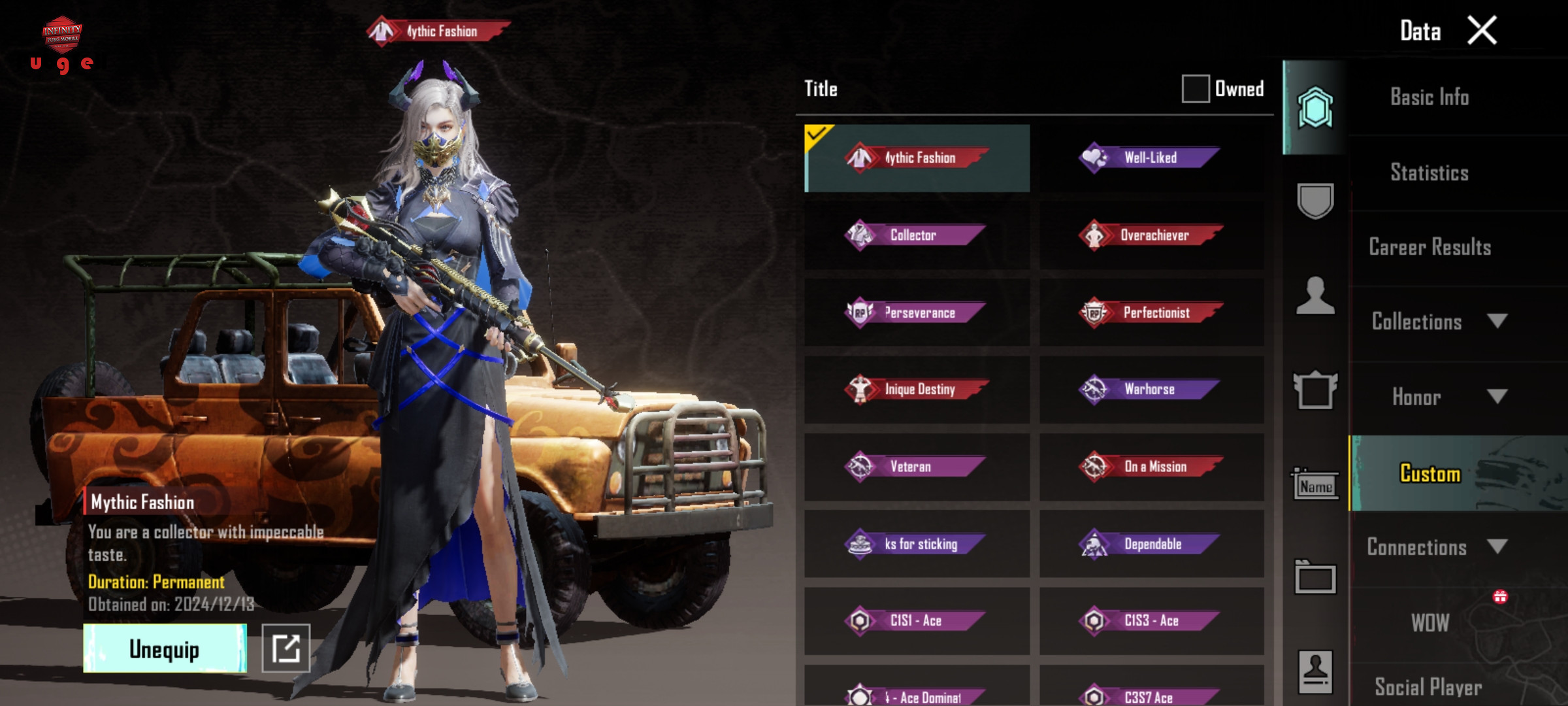Click the share icon beside Unequip
The image size is (1568, 706).
tap(286, 648)
